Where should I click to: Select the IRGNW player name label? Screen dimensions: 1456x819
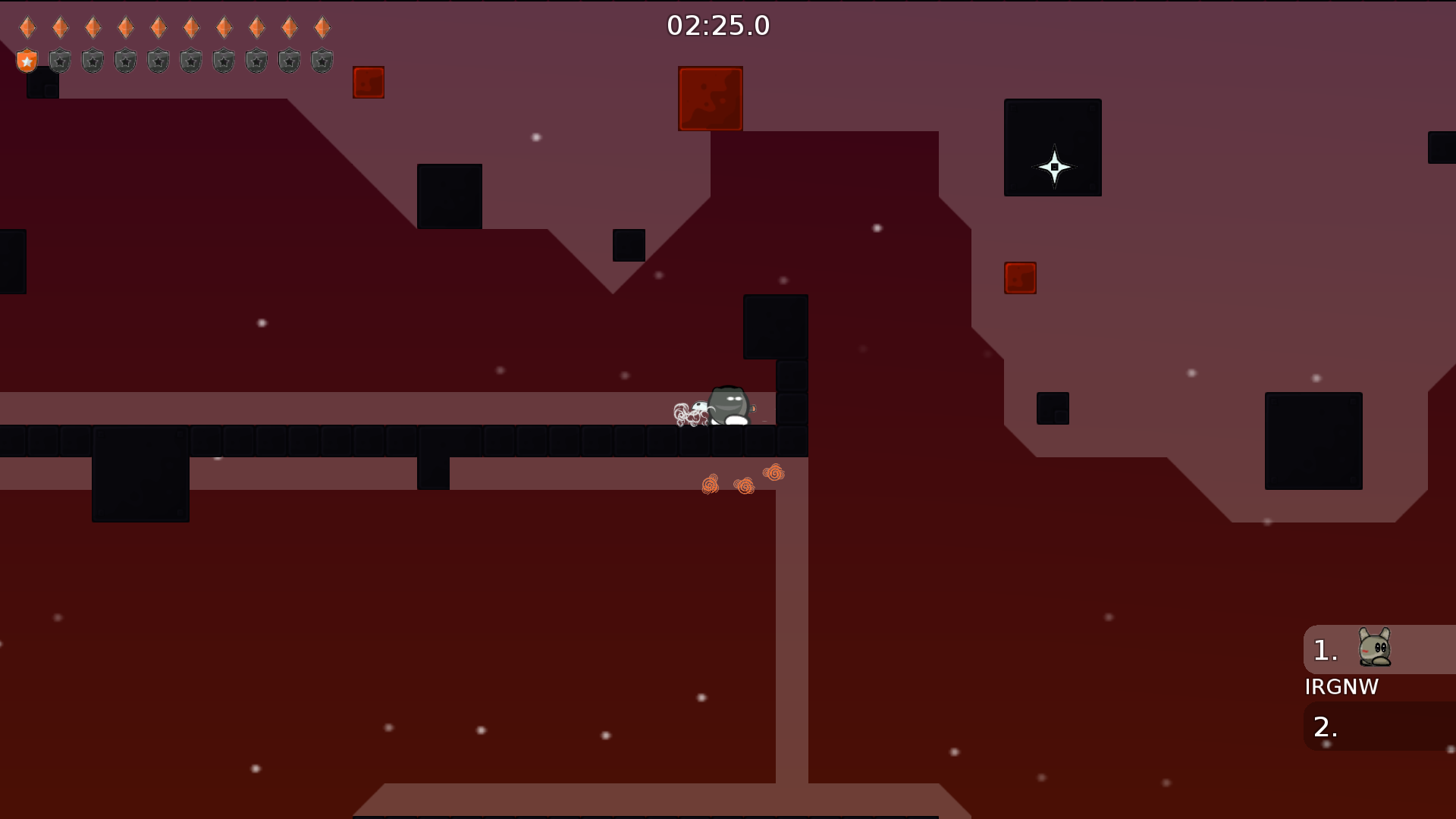pyautogui.click(x=1342, y=687)
